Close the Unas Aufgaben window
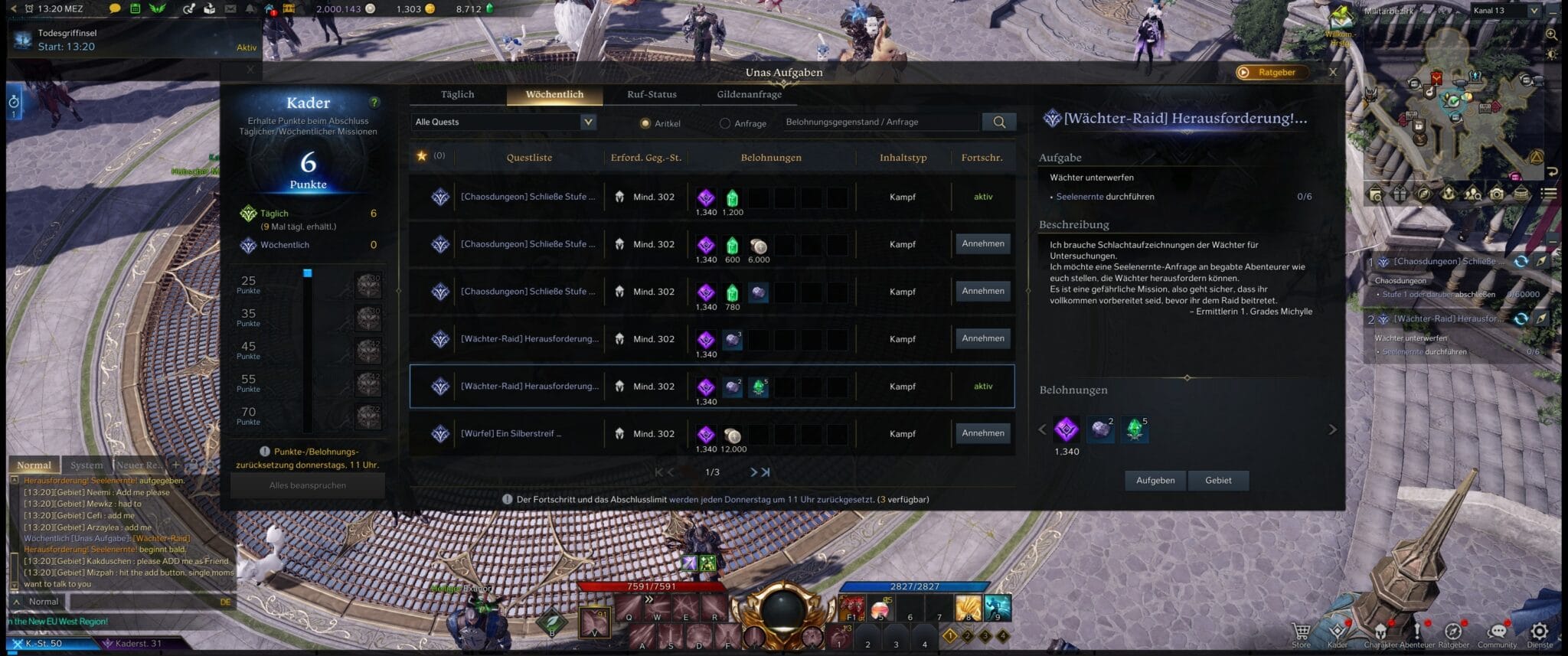This screenshot has height=656, width=1568. tap(1333, 72)
